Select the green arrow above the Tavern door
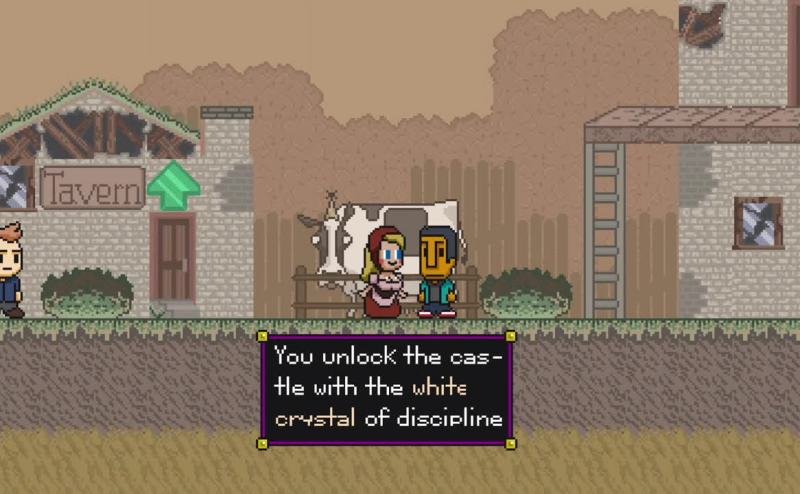The height and width of the screenshot is (494, 800). (x=173, y=185)
